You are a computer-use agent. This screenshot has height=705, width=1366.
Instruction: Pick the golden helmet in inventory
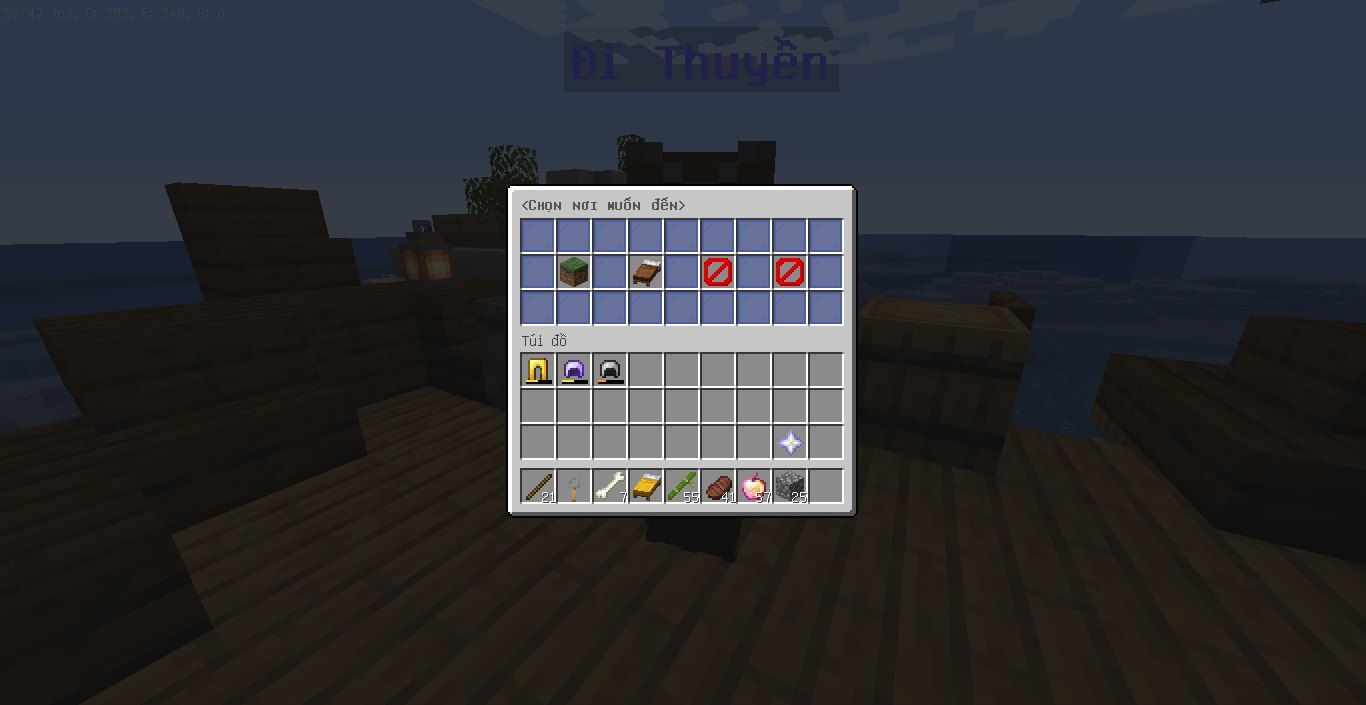pyautogui.click(x=538, y=371)
